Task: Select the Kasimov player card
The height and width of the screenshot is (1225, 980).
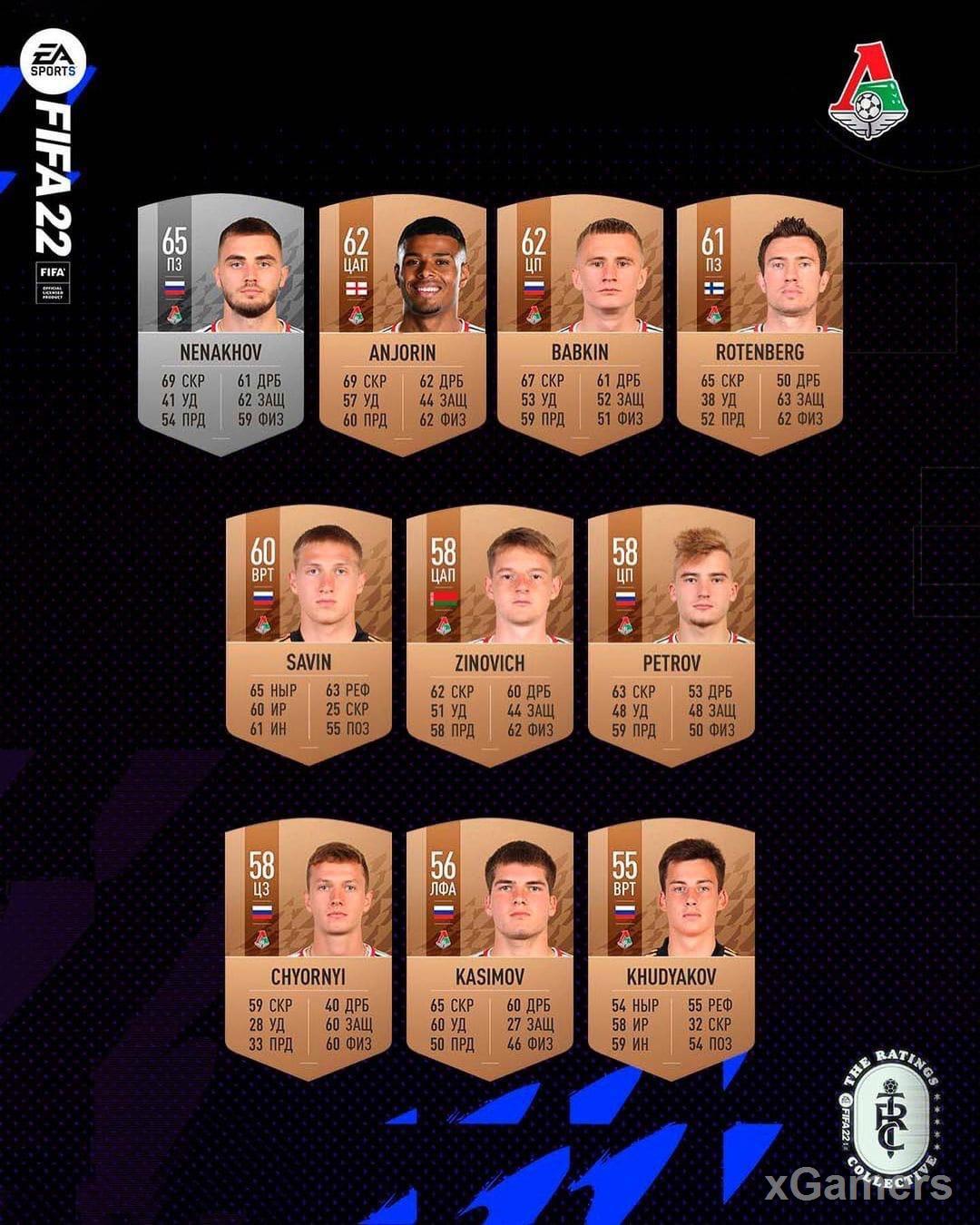Action: click(489, 949)
